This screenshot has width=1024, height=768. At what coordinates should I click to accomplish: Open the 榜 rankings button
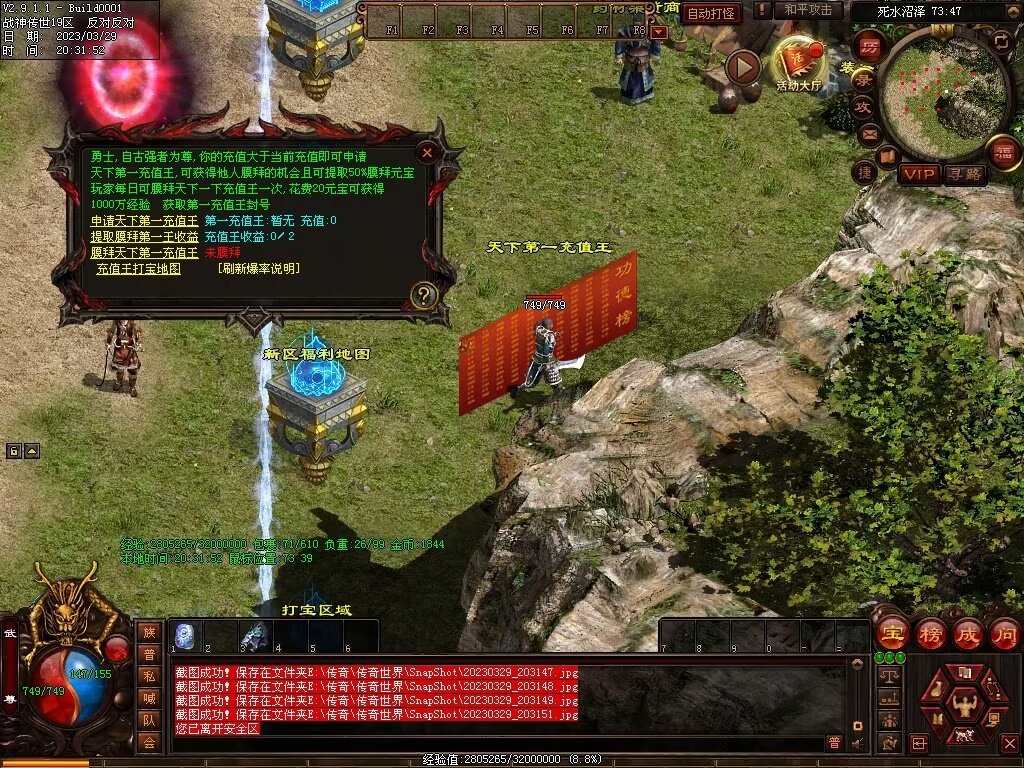[x=931, y=633]
